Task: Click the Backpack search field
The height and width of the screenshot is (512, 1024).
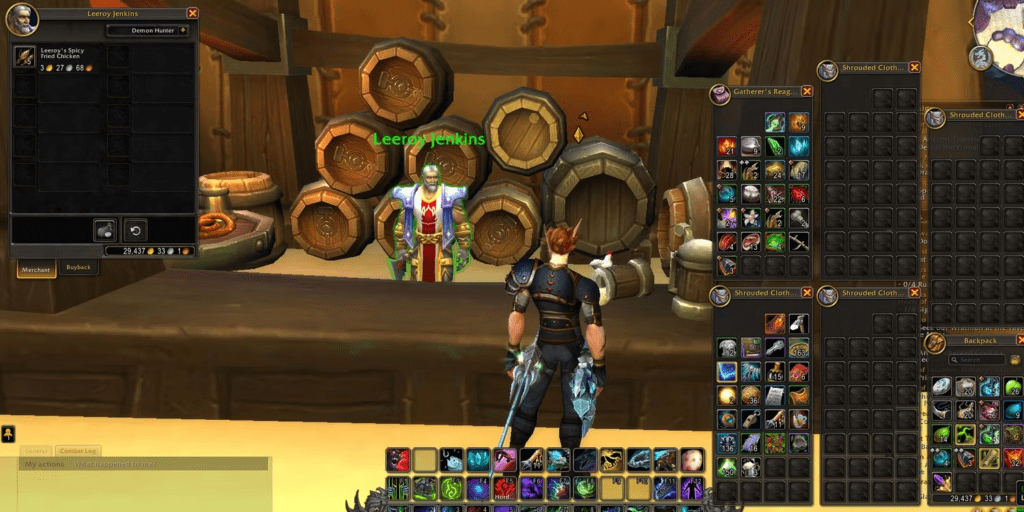Action: coord(976,360)
